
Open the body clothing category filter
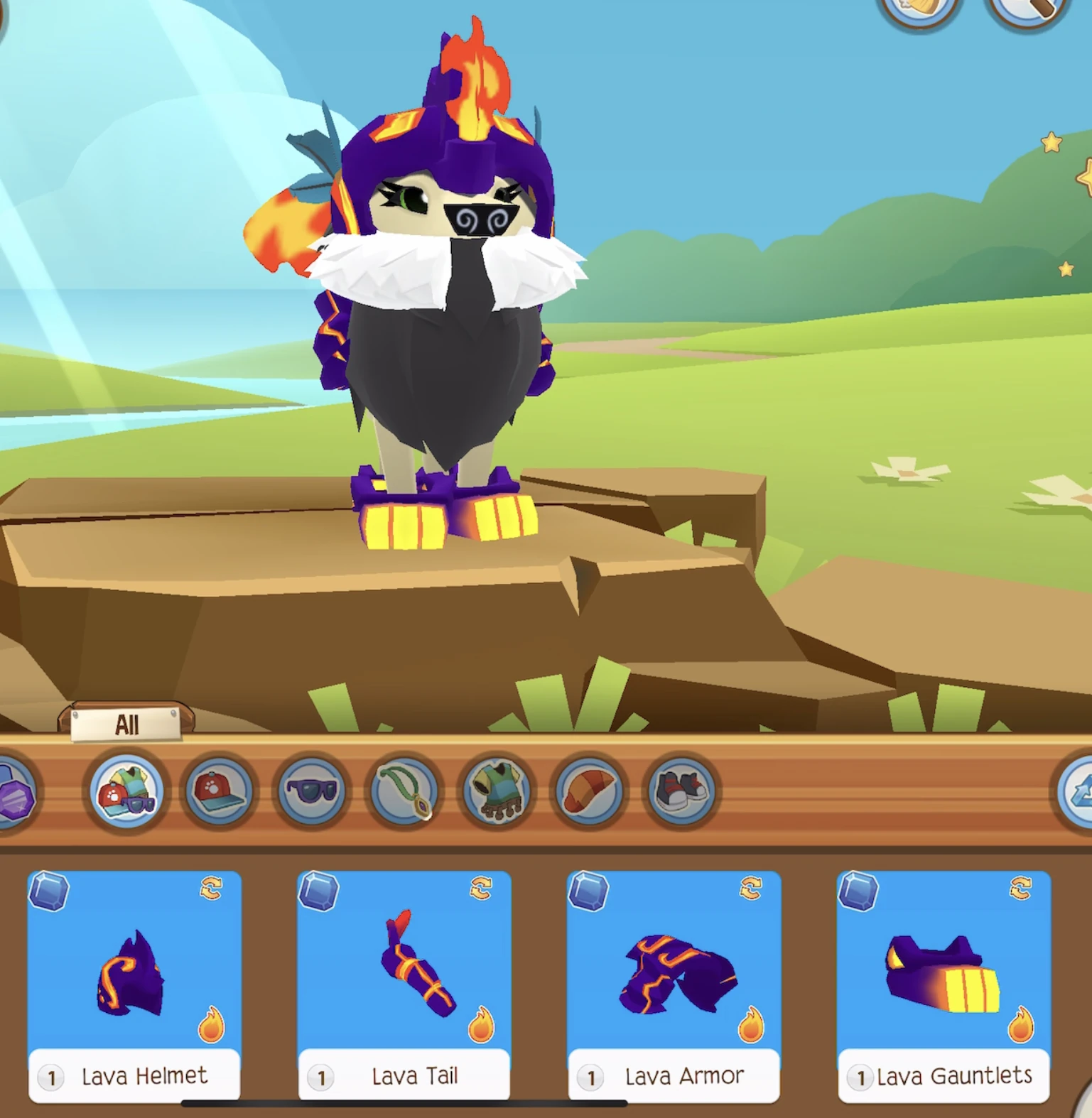pyautogui.click(x=499, y=794)
